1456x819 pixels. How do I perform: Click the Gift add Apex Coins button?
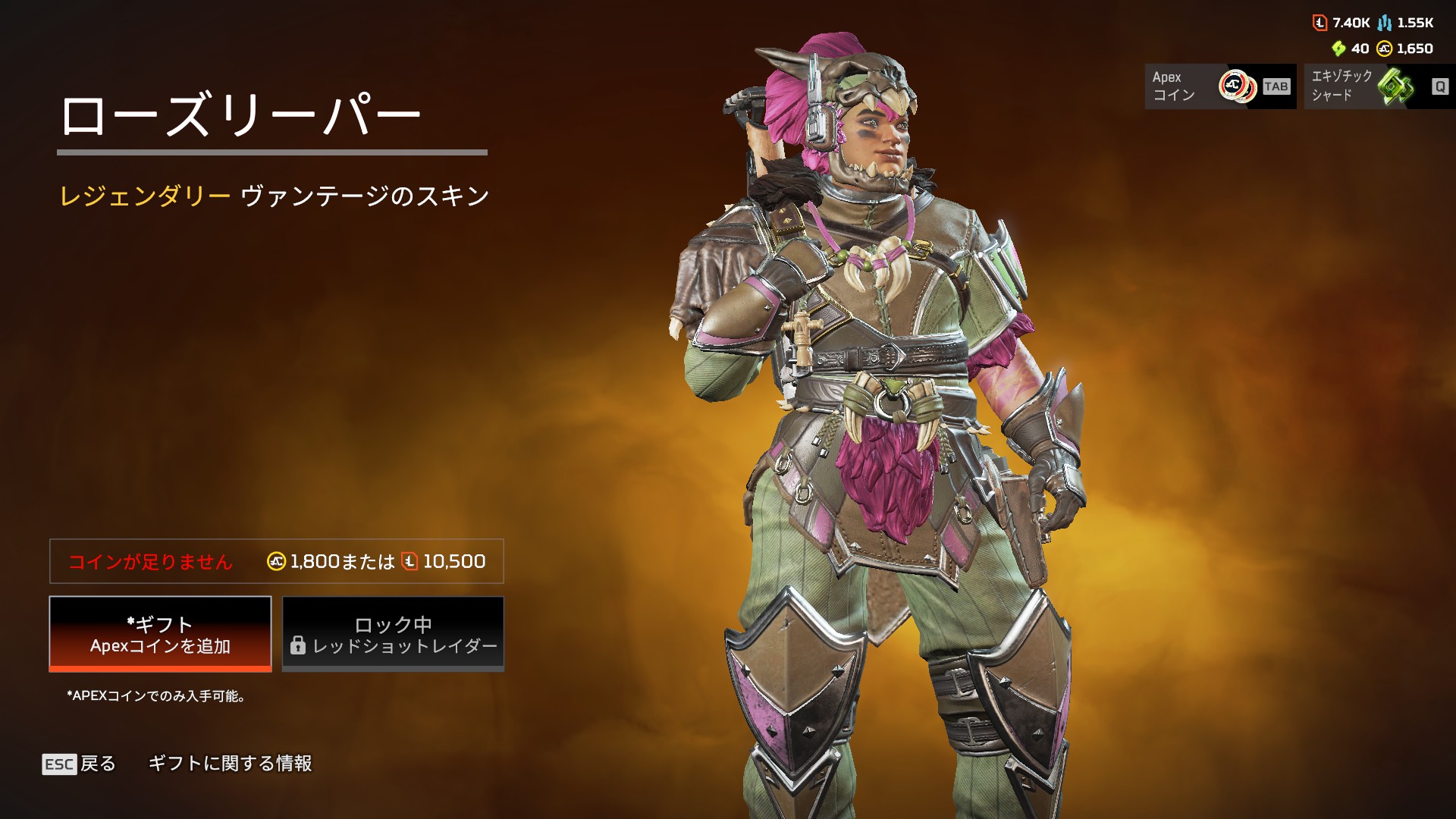coord(160,634)
